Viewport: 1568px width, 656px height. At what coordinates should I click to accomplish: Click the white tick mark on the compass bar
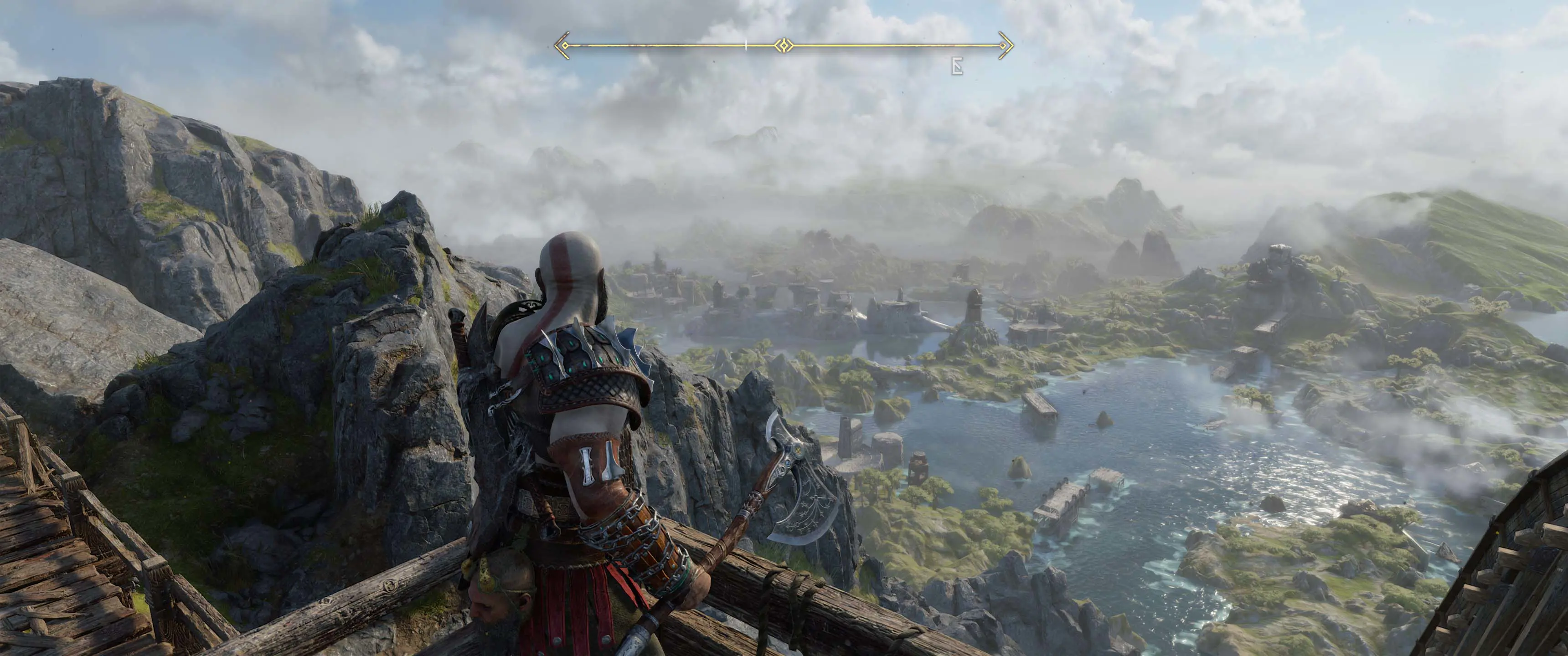point(746,45)
